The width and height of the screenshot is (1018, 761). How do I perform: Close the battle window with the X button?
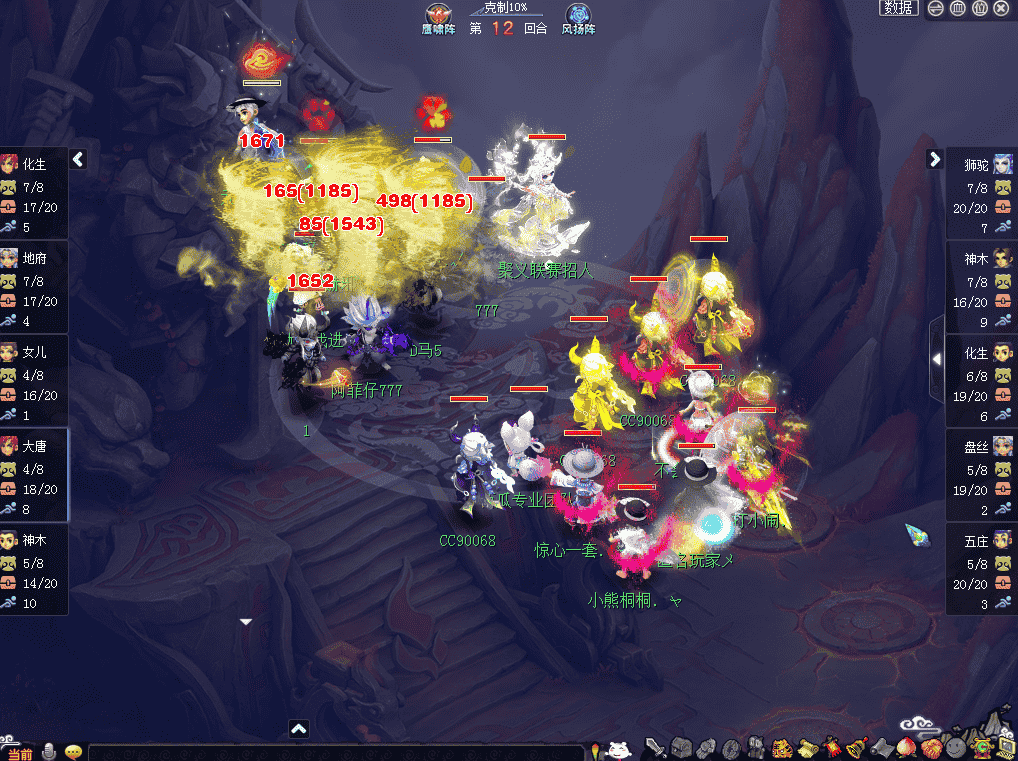pyautogui.click(x=1002, y=8)
